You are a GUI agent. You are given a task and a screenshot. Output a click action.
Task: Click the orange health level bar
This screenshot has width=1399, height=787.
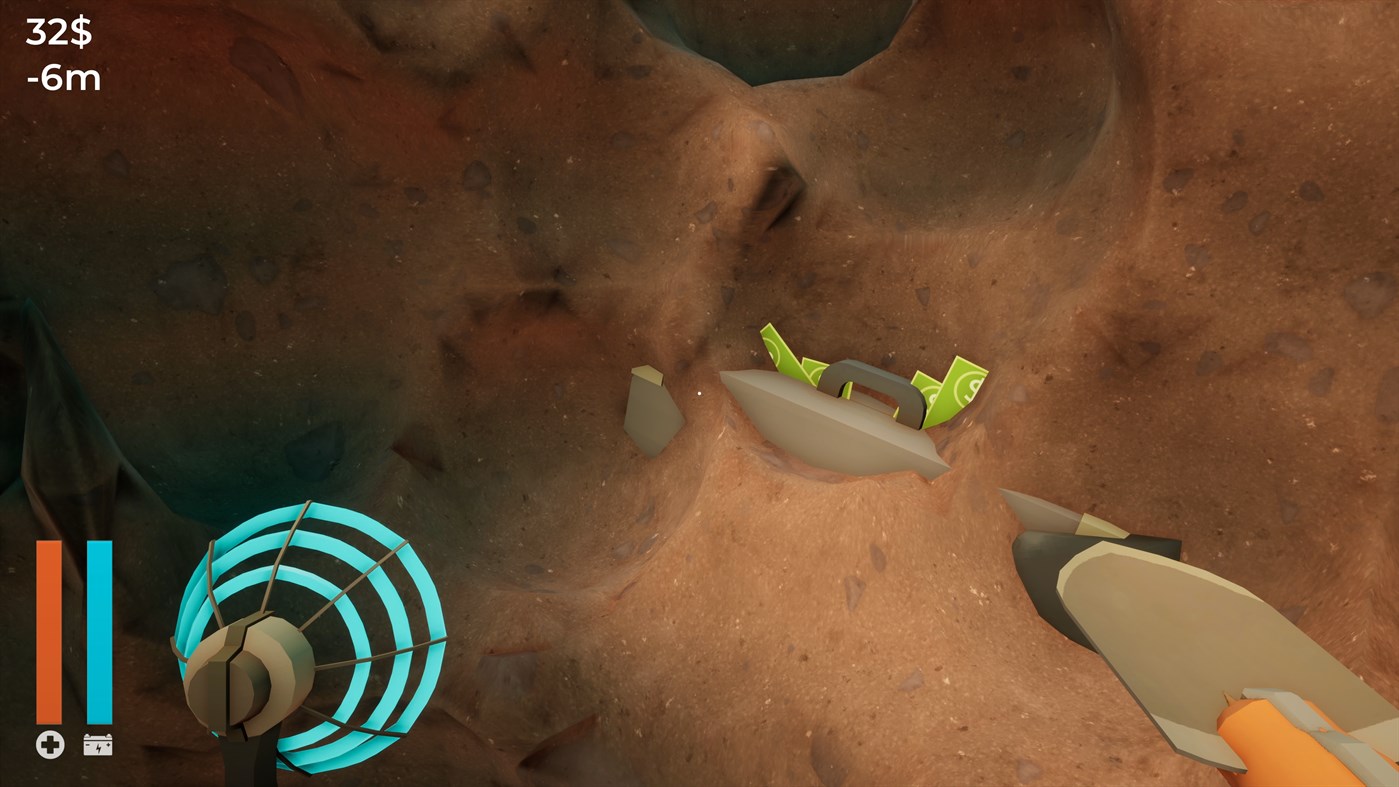click(x=47, y=630)
